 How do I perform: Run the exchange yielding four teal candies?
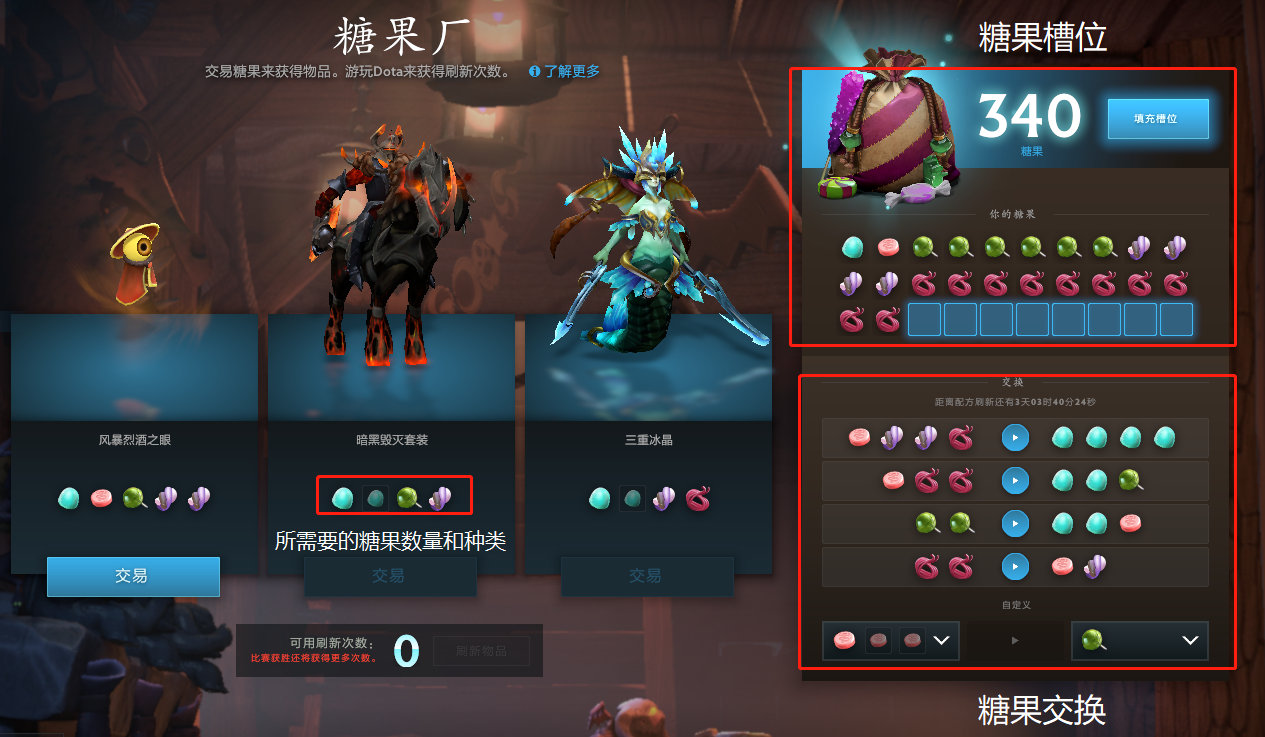point(1015,438)
